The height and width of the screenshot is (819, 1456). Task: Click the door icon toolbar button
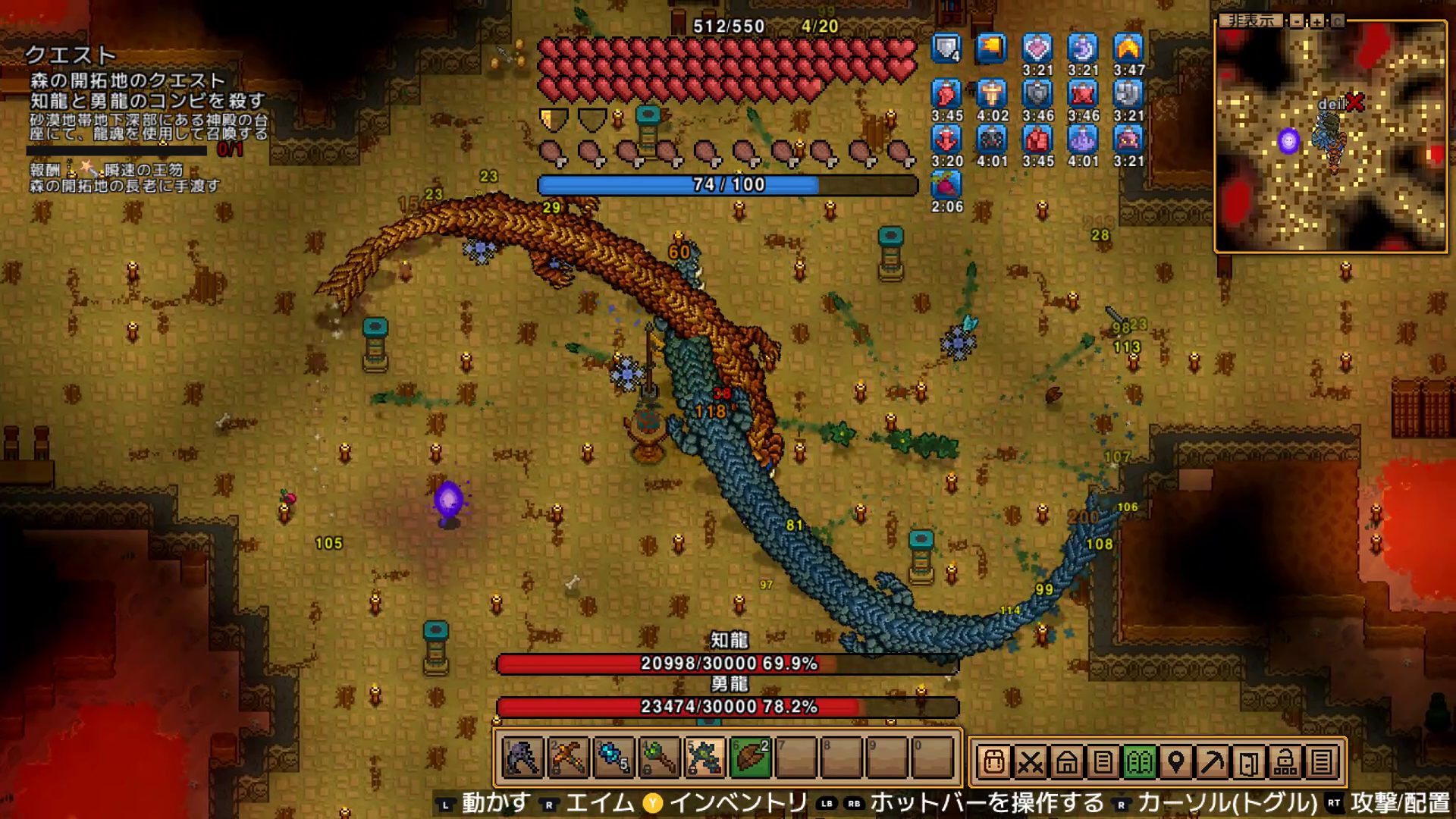click(x=1248, y=761)
